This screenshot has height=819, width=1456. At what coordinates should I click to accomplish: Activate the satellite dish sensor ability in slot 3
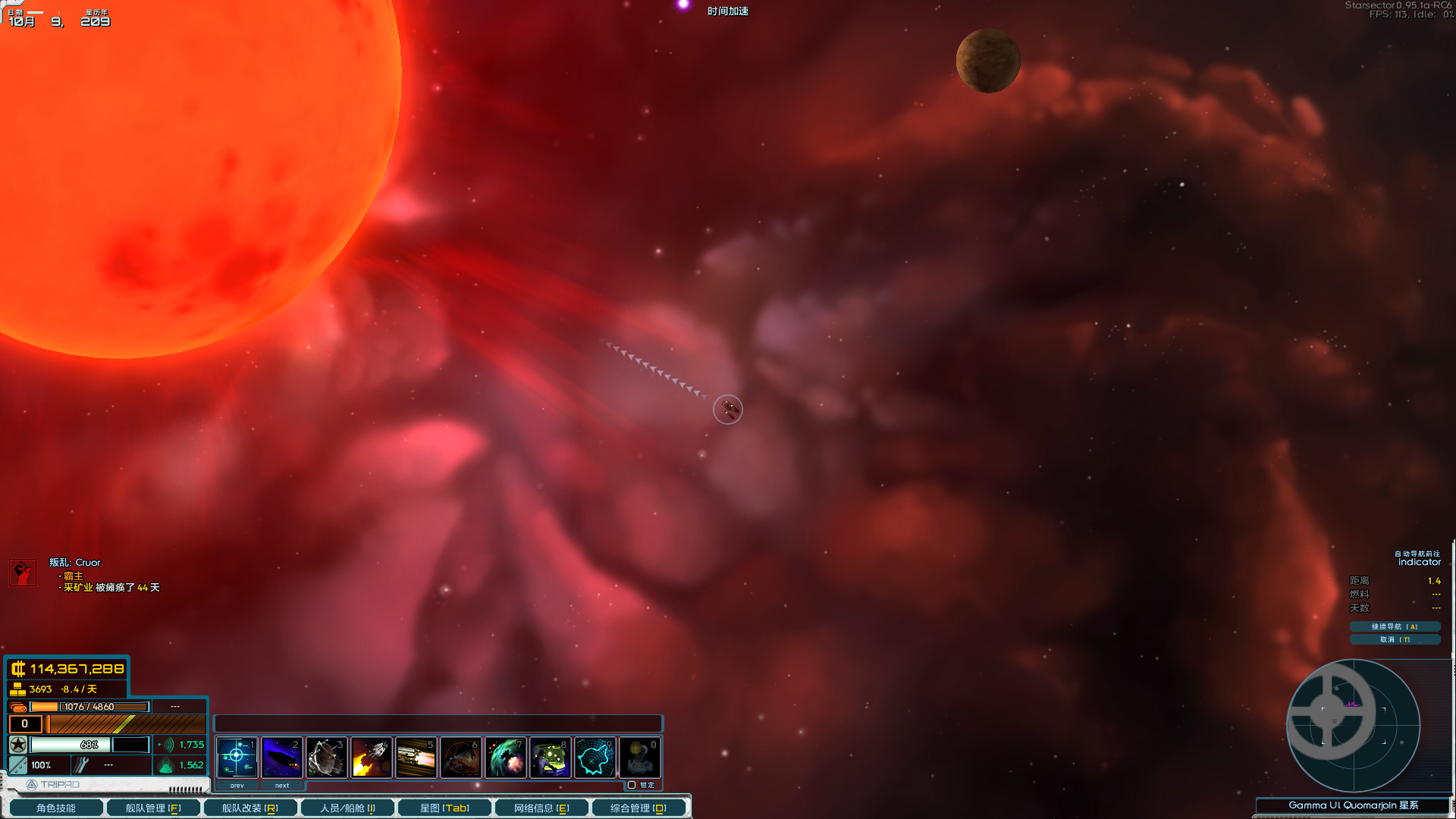[x=326, y=757]
